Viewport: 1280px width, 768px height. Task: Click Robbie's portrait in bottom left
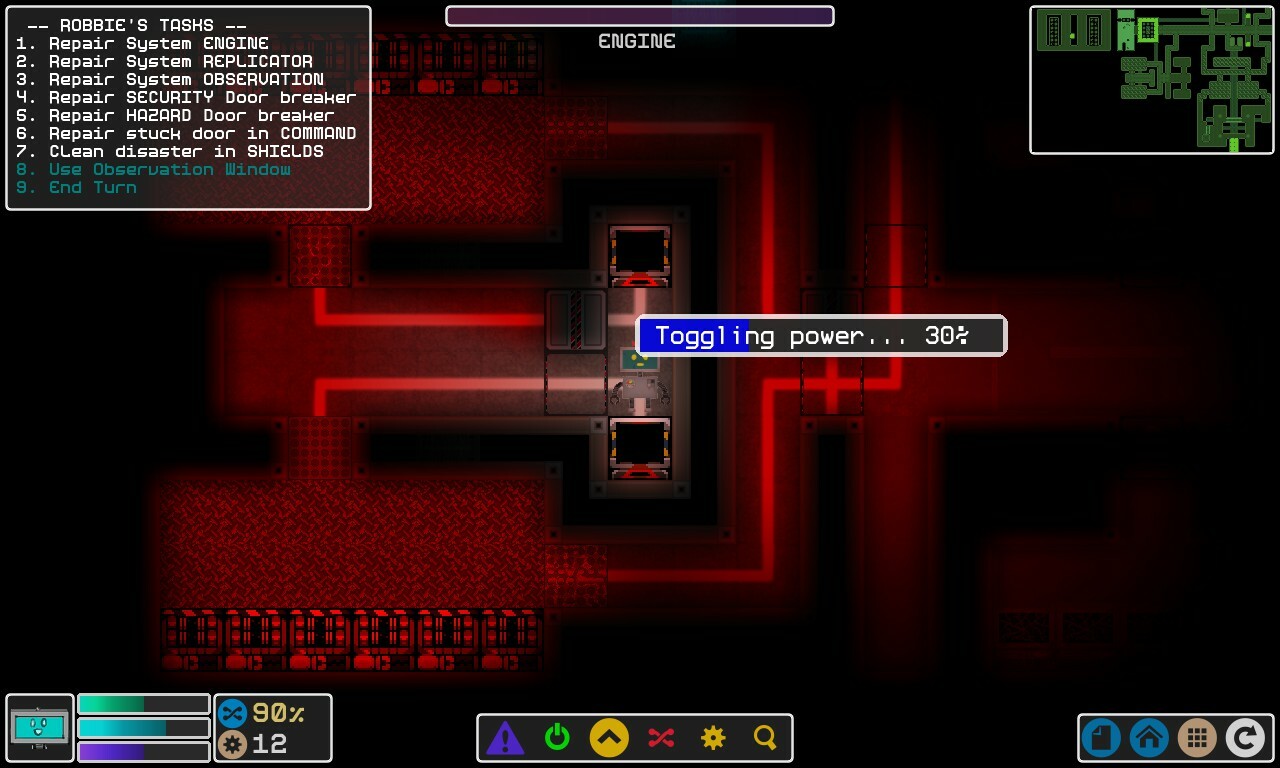pos(39,728)
